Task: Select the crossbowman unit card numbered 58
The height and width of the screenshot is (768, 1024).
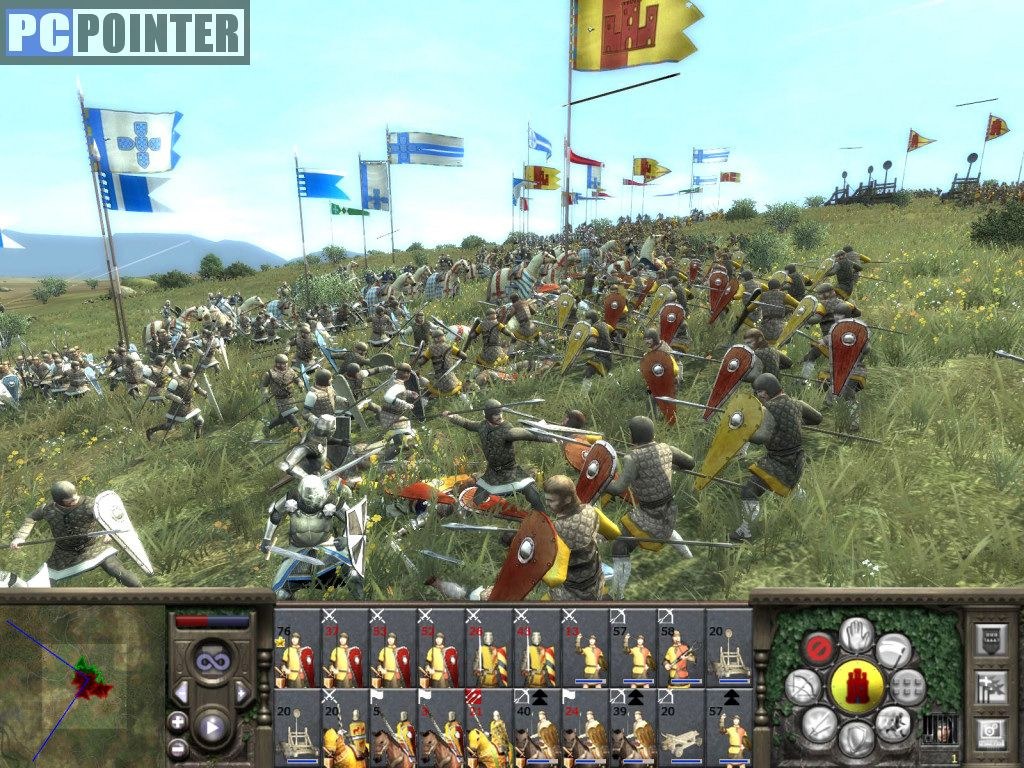Action: click(x=681, y=648)
